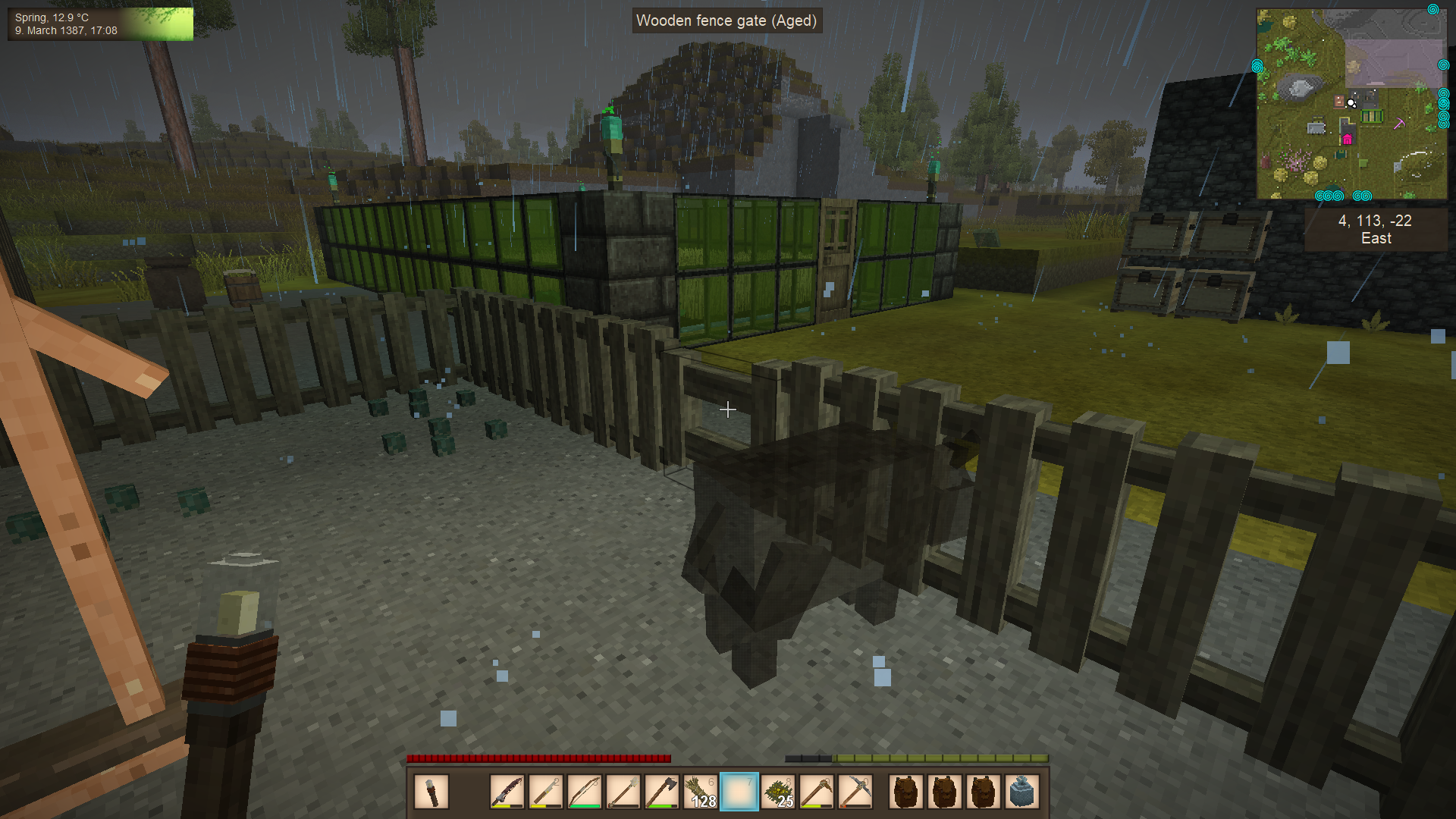Image resolution: width=1456 pixels, height=819 pixels.
Task: Select the curved blade in hotbar slot 1
Action: (x=507, y=792)
